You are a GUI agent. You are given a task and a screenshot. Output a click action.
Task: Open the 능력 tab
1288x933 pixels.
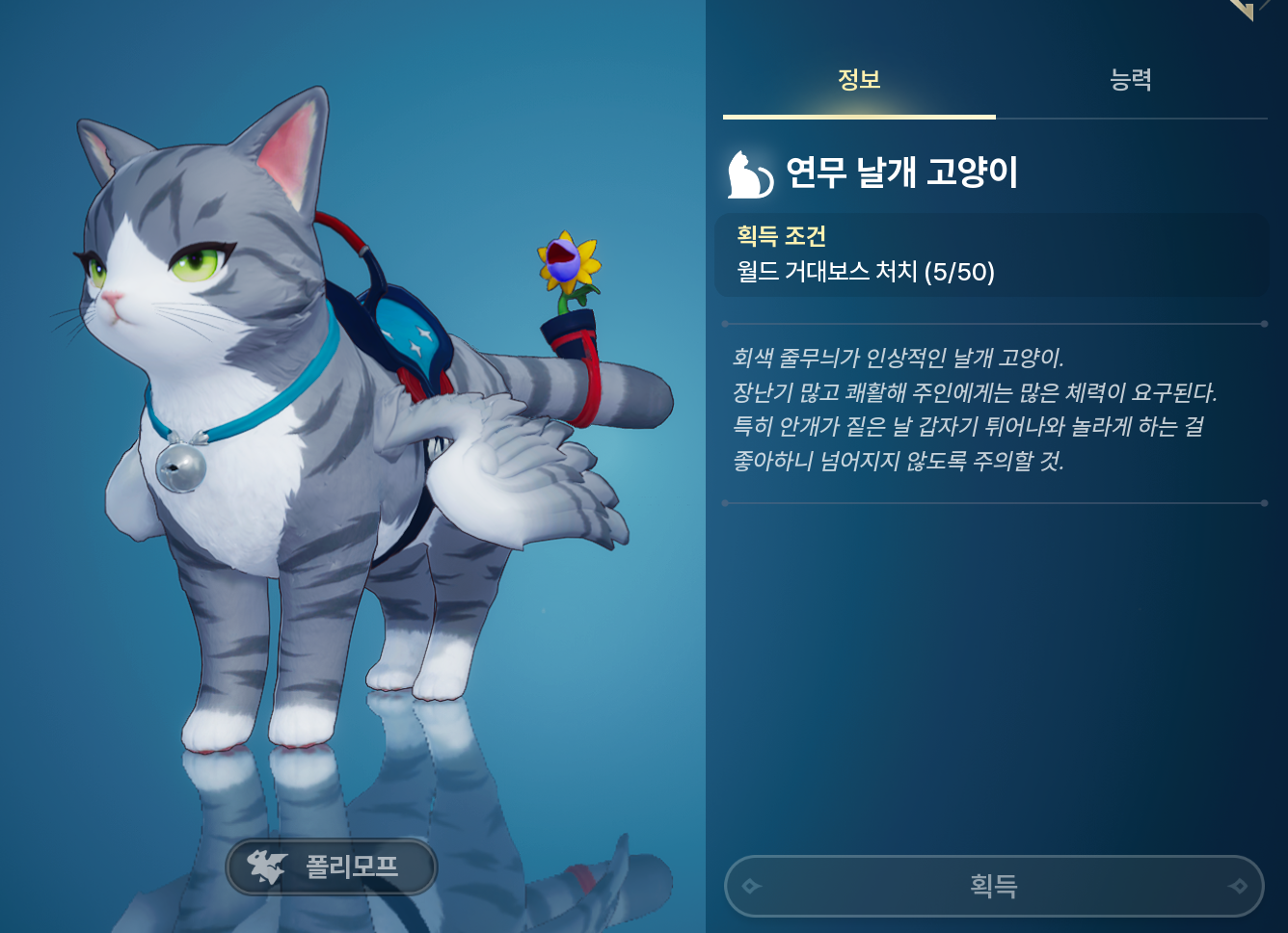(x=1131, y=80)
